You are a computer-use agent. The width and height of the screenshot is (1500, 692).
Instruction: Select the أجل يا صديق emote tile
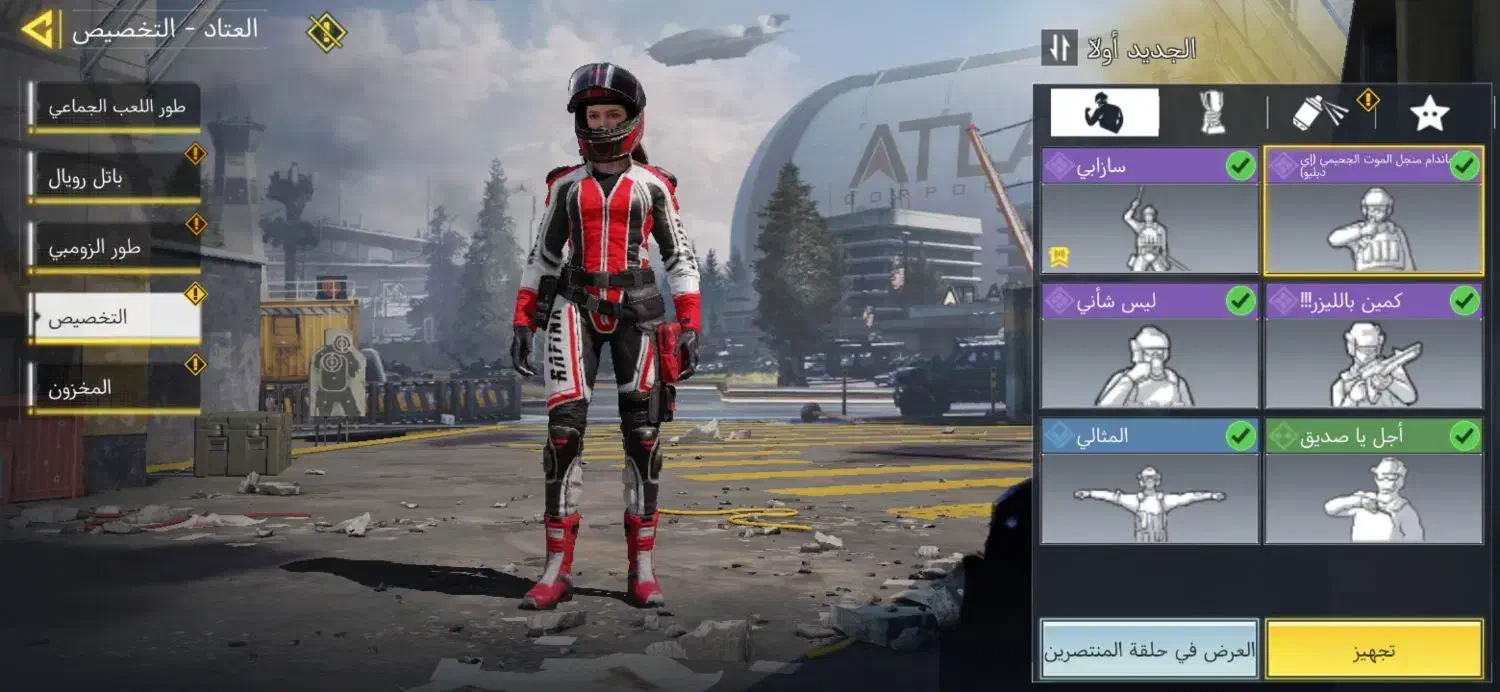tap(1373, 481)
